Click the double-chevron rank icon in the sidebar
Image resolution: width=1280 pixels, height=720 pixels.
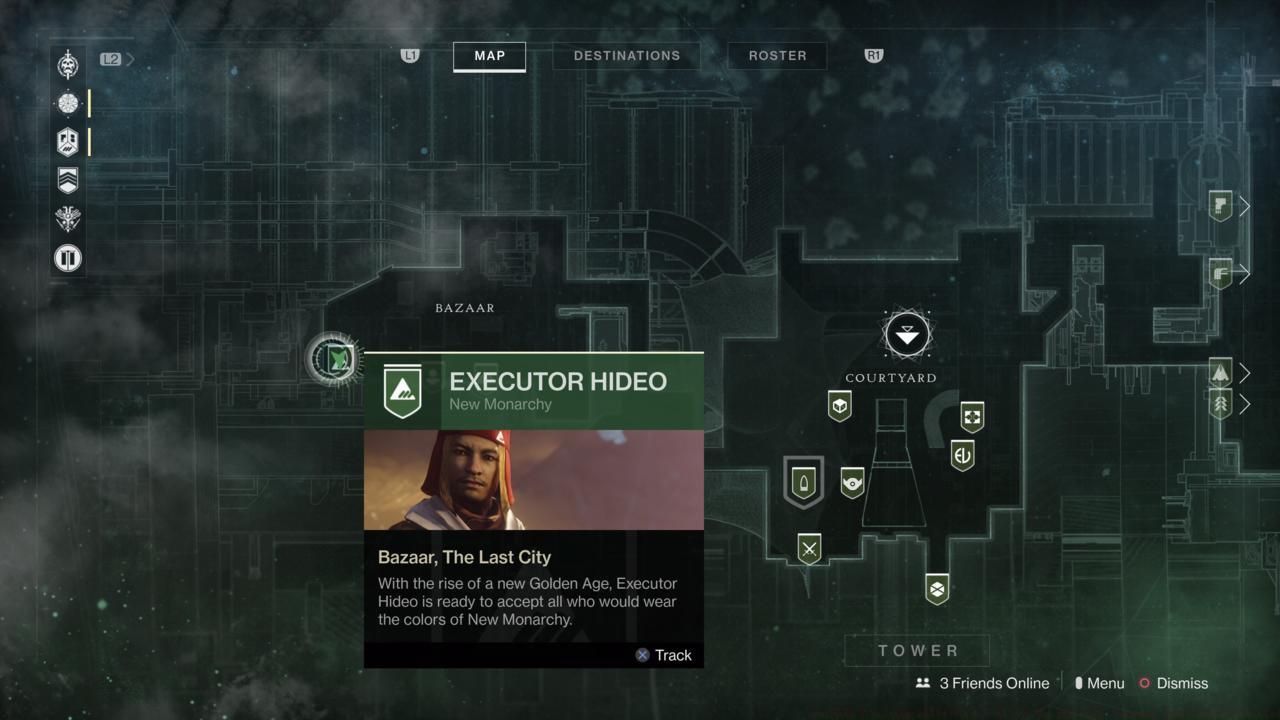point(67,180)
